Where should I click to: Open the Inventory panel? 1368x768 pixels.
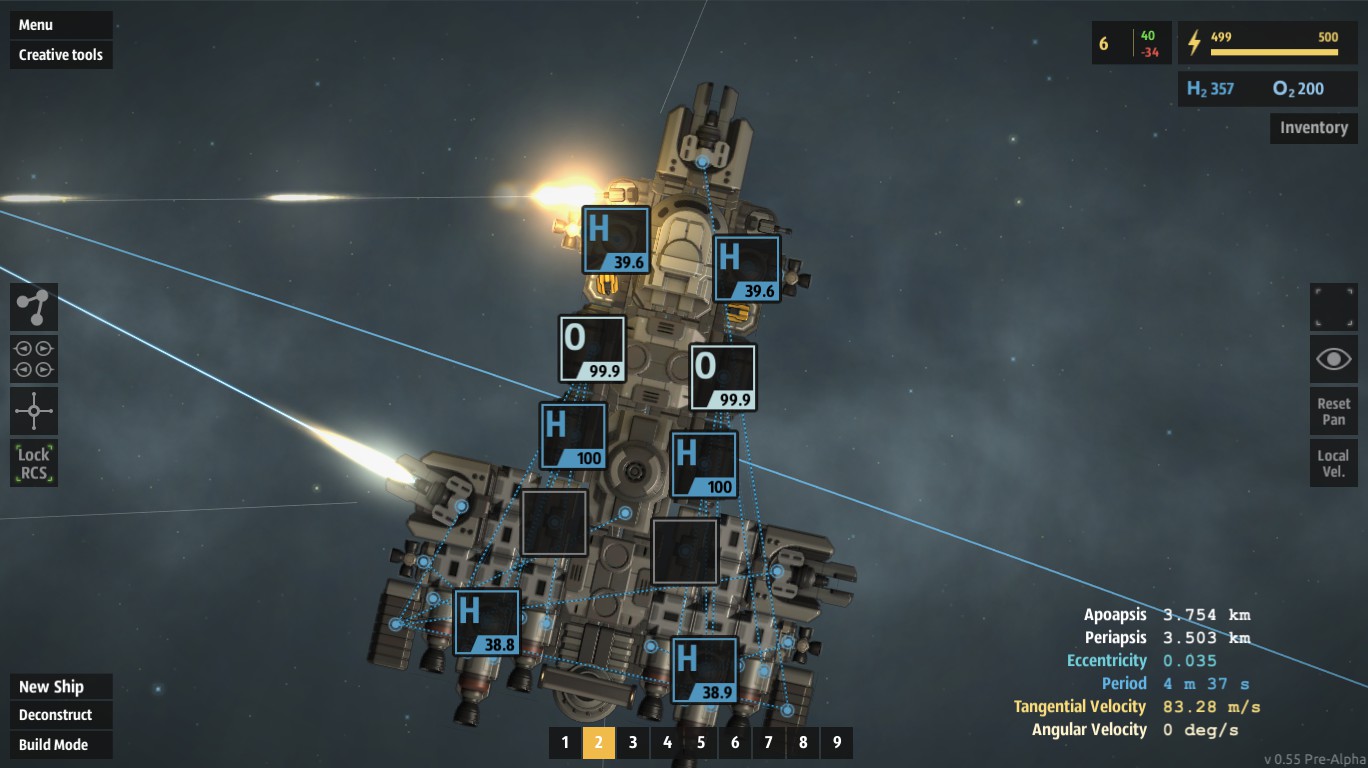(x=1312, y=127)
